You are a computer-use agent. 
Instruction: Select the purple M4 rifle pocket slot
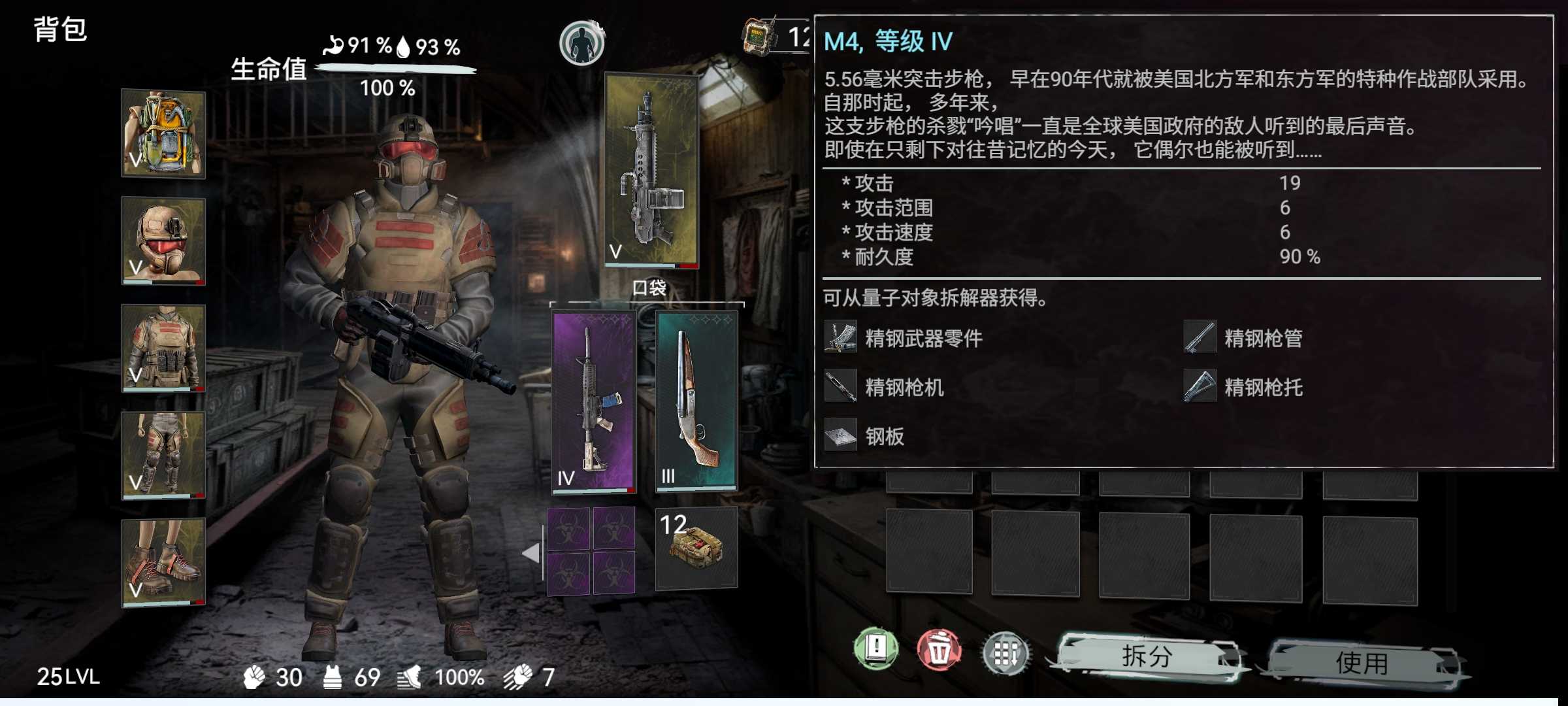(593, 401)
